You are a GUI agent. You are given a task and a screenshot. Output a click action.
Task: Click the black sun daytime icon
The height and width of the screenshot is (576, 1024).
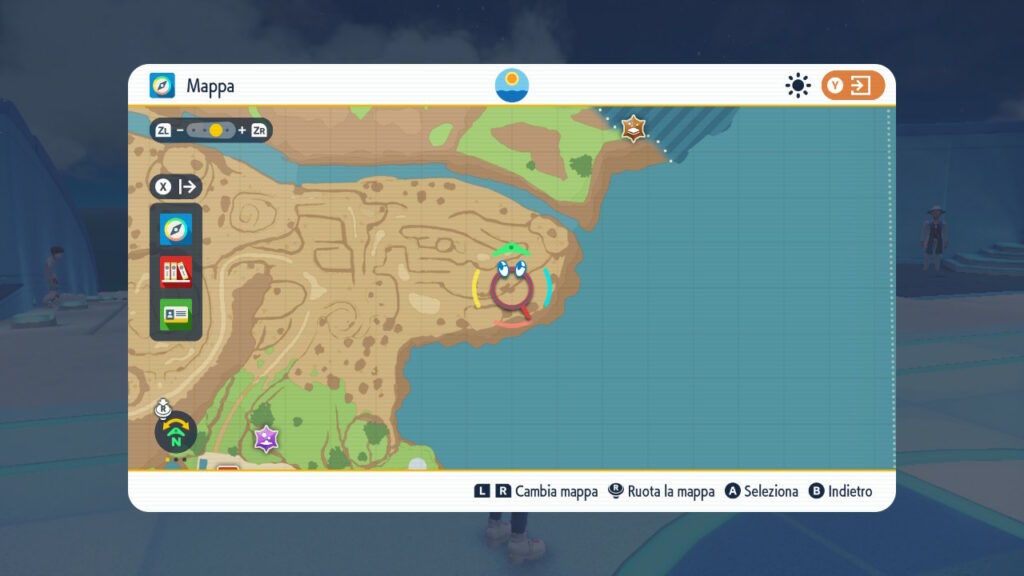click(797, 86)
